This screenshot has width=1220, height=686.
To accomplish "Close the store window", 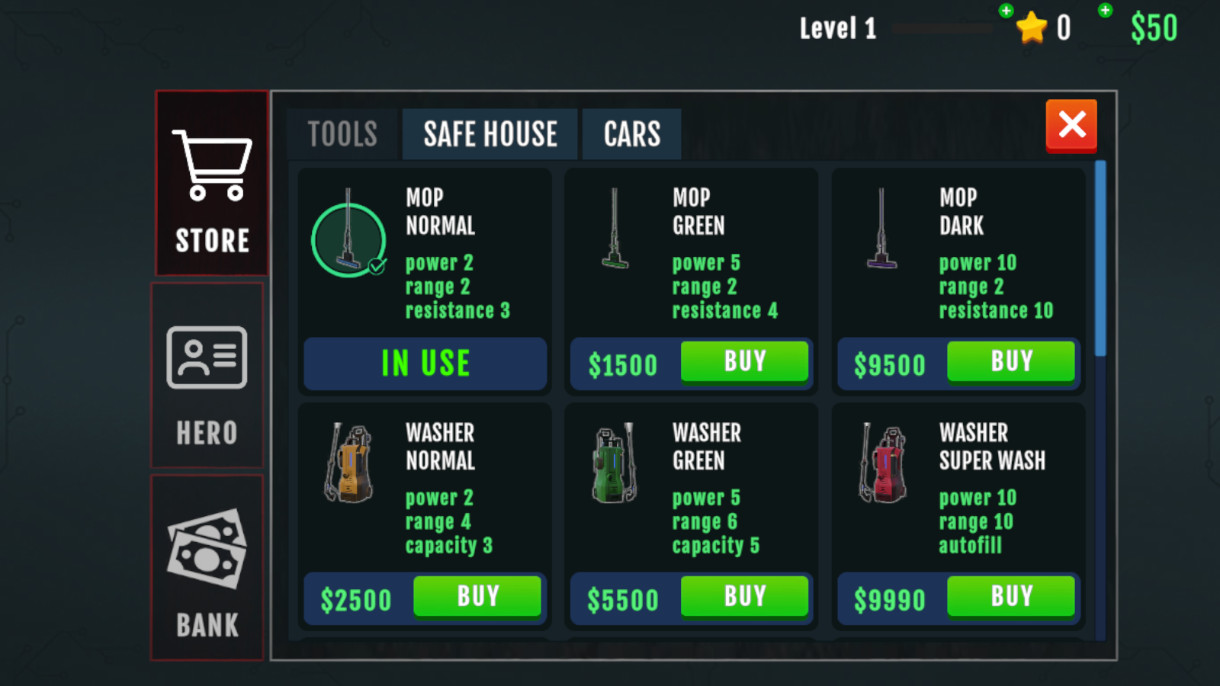I will (1071, 125).
